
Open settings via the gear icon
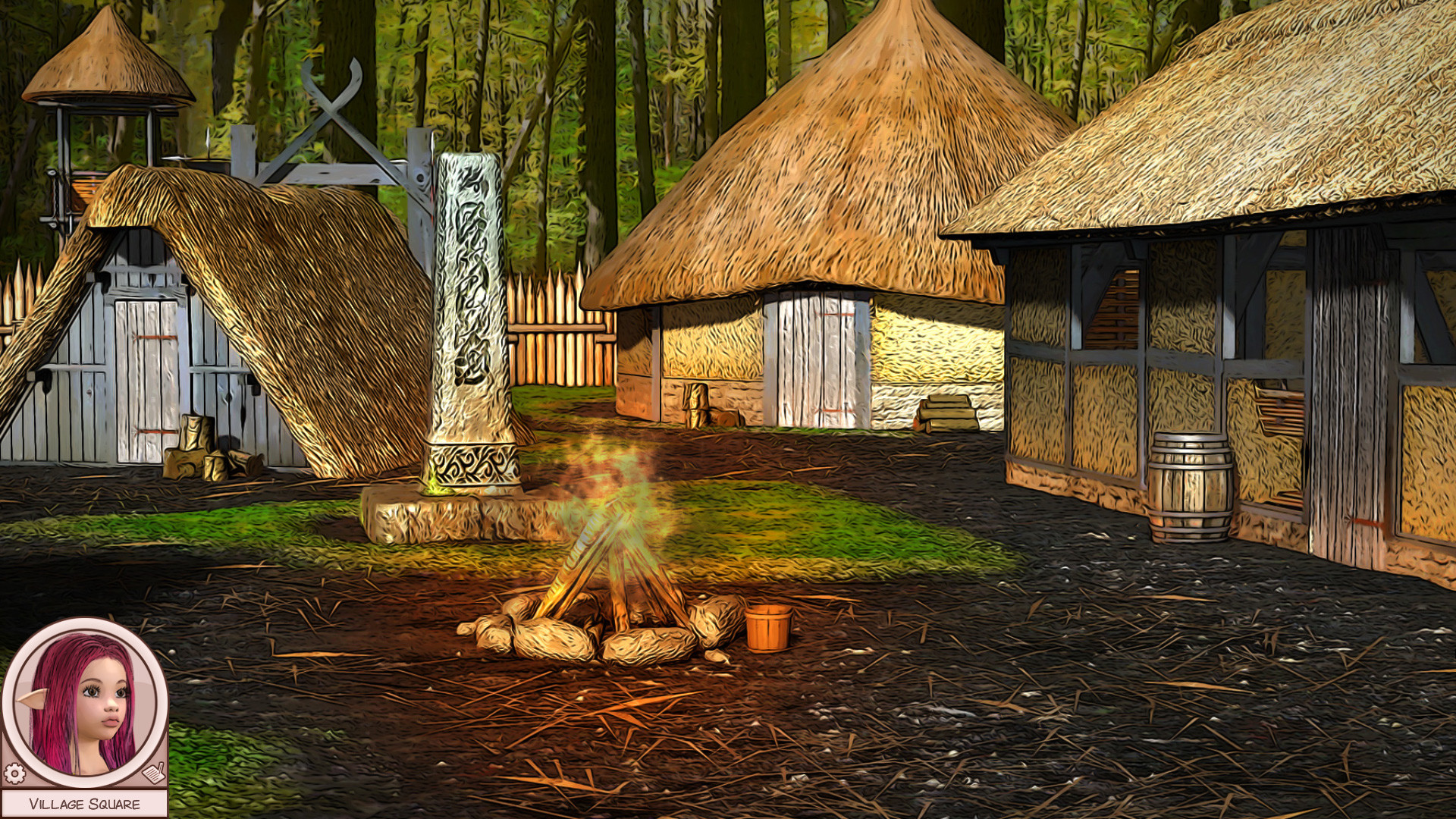pyautogui.click(x=14, y=773)
